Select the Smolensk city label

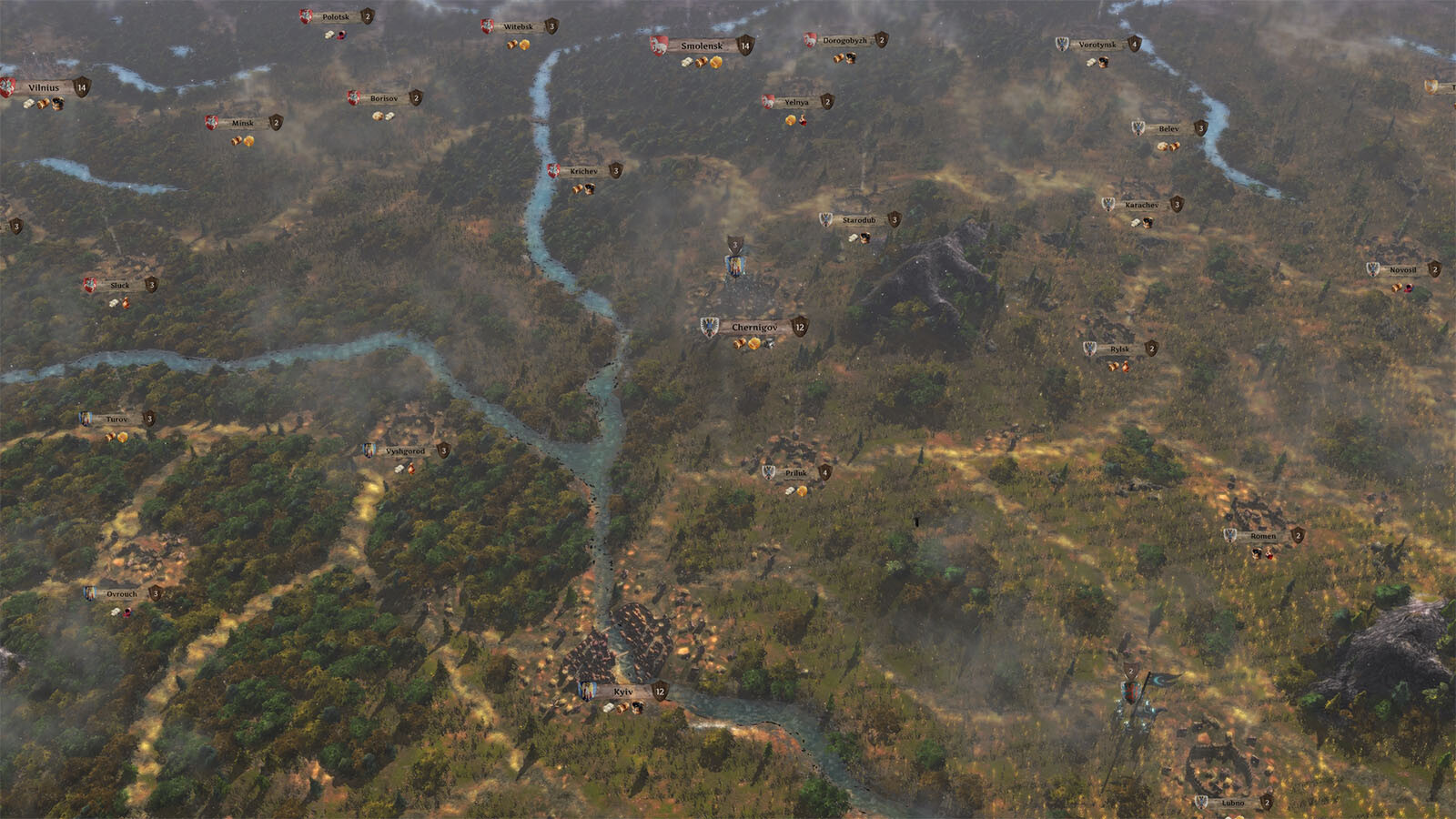pos(702,45)
